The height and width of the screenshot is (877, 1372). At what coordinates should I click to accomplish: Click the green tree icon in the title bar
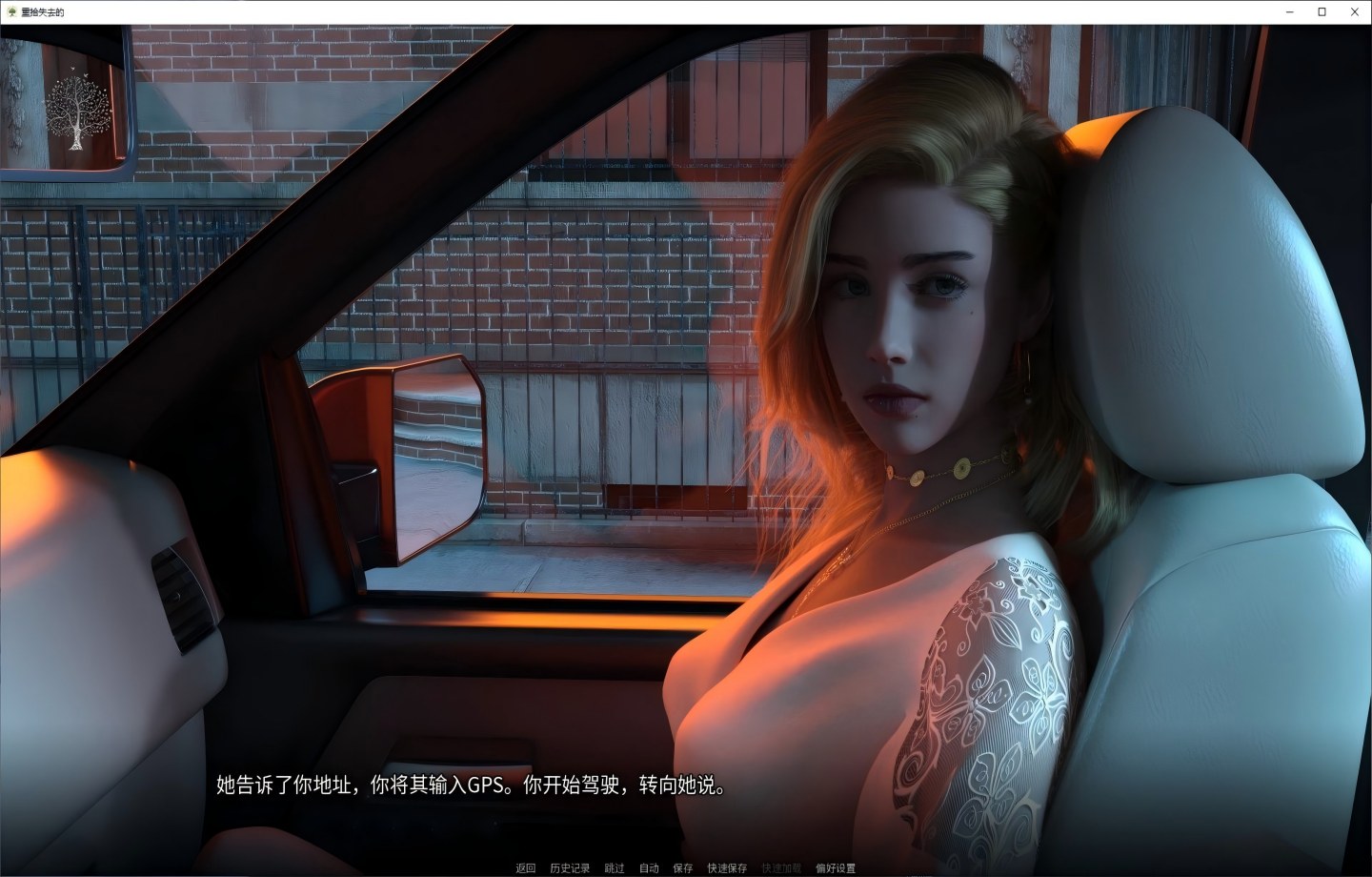click(x=10, y=11)
